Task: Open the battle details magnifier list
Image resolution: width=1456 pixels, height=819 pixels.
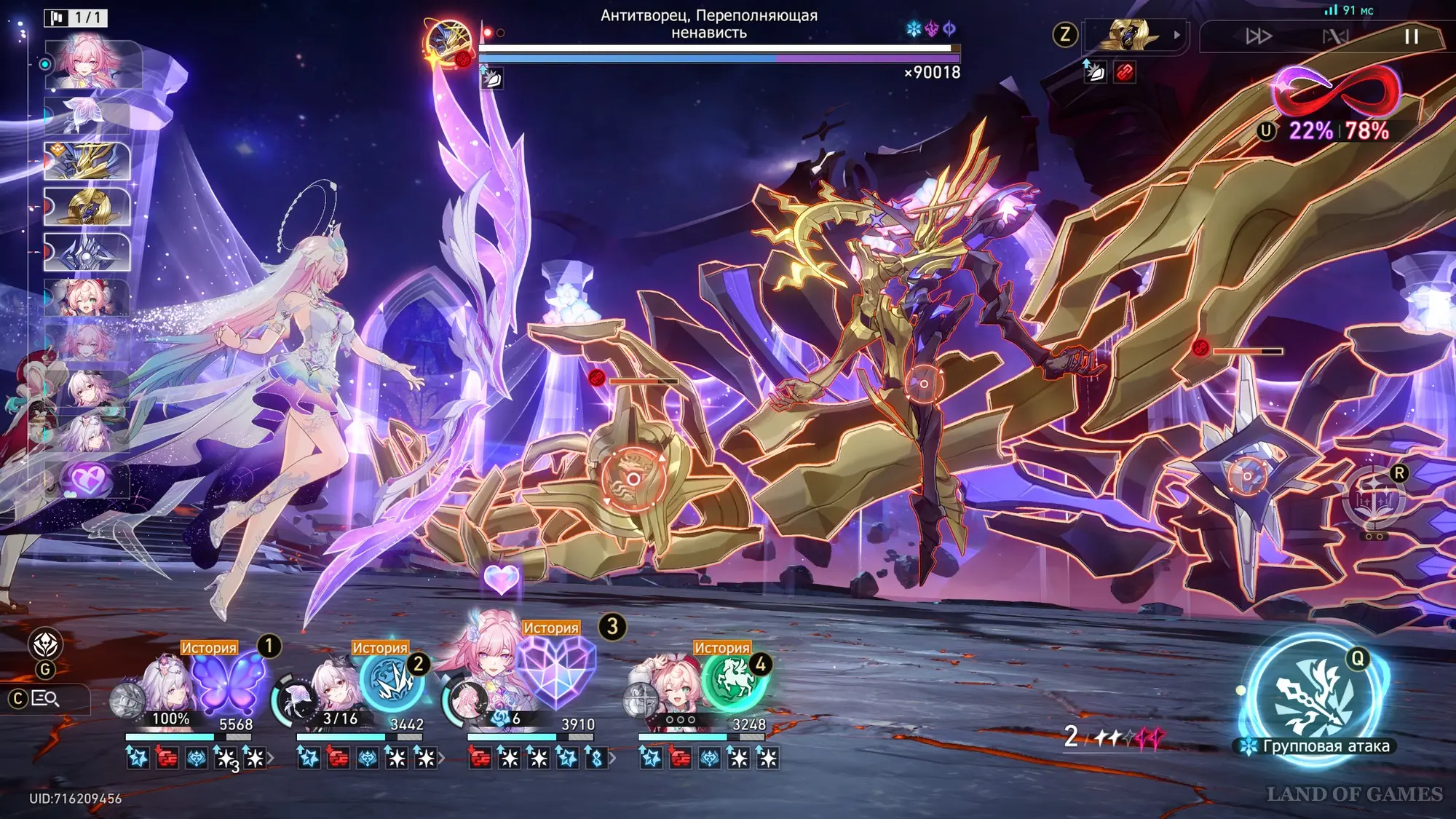Action: click(x=45, y=699)
